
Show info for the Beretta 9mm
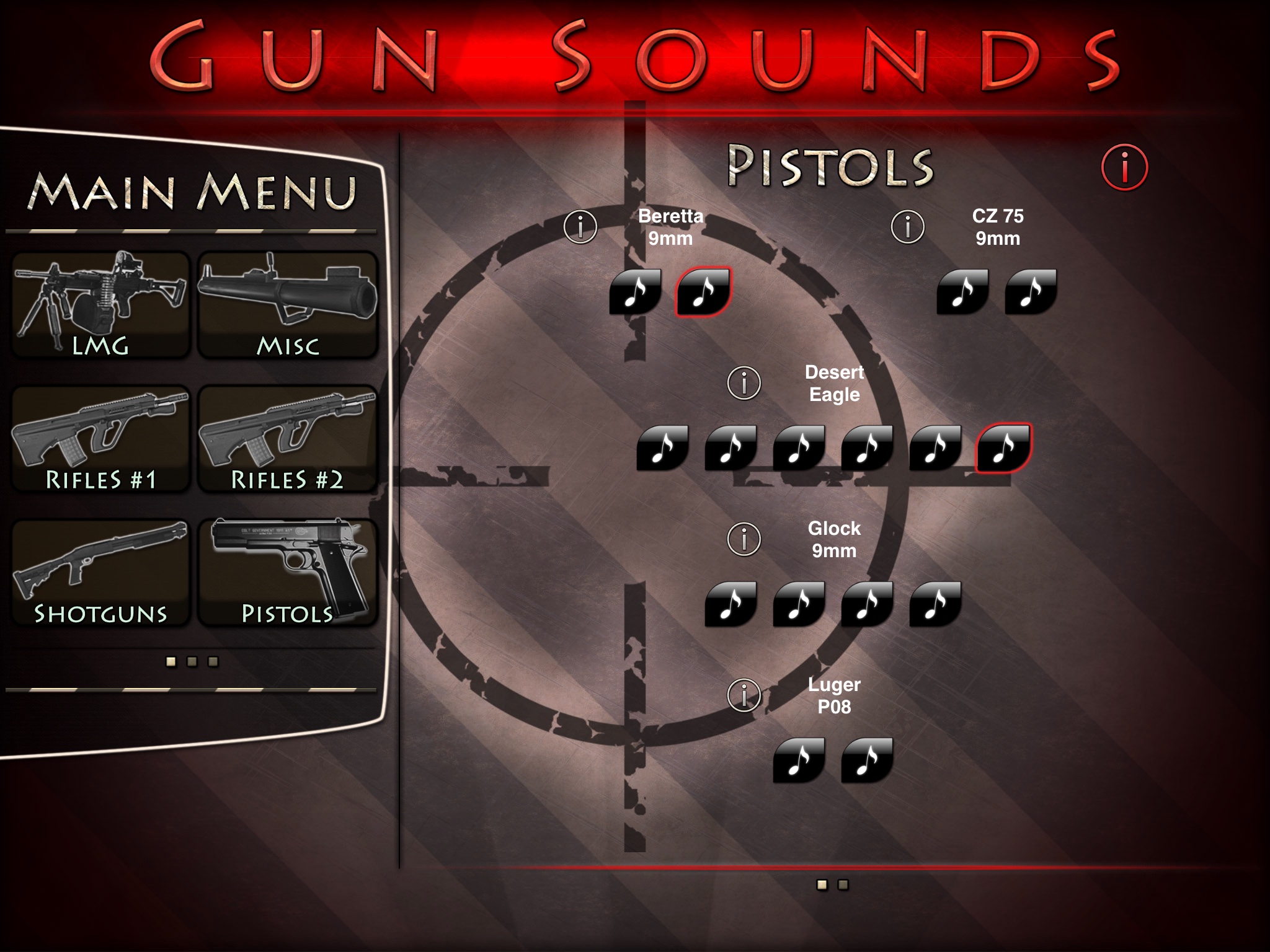[580, 227]
